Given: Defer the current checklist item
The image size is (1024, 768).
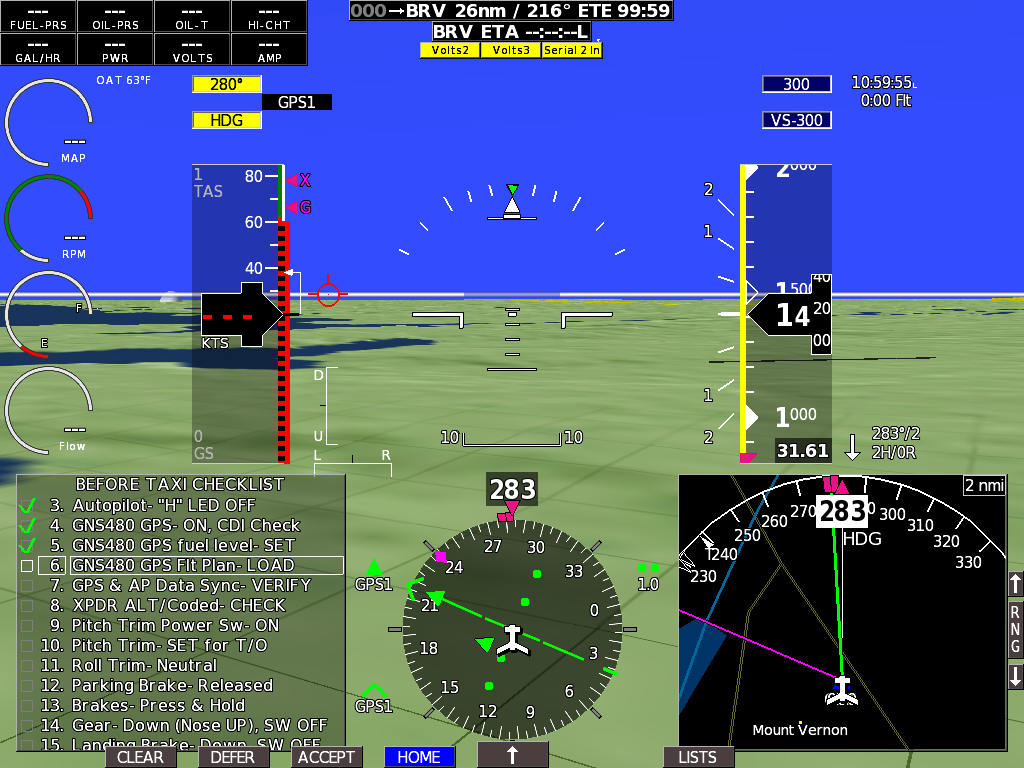Looking at the screenshot, I should (x=233, y=757).
